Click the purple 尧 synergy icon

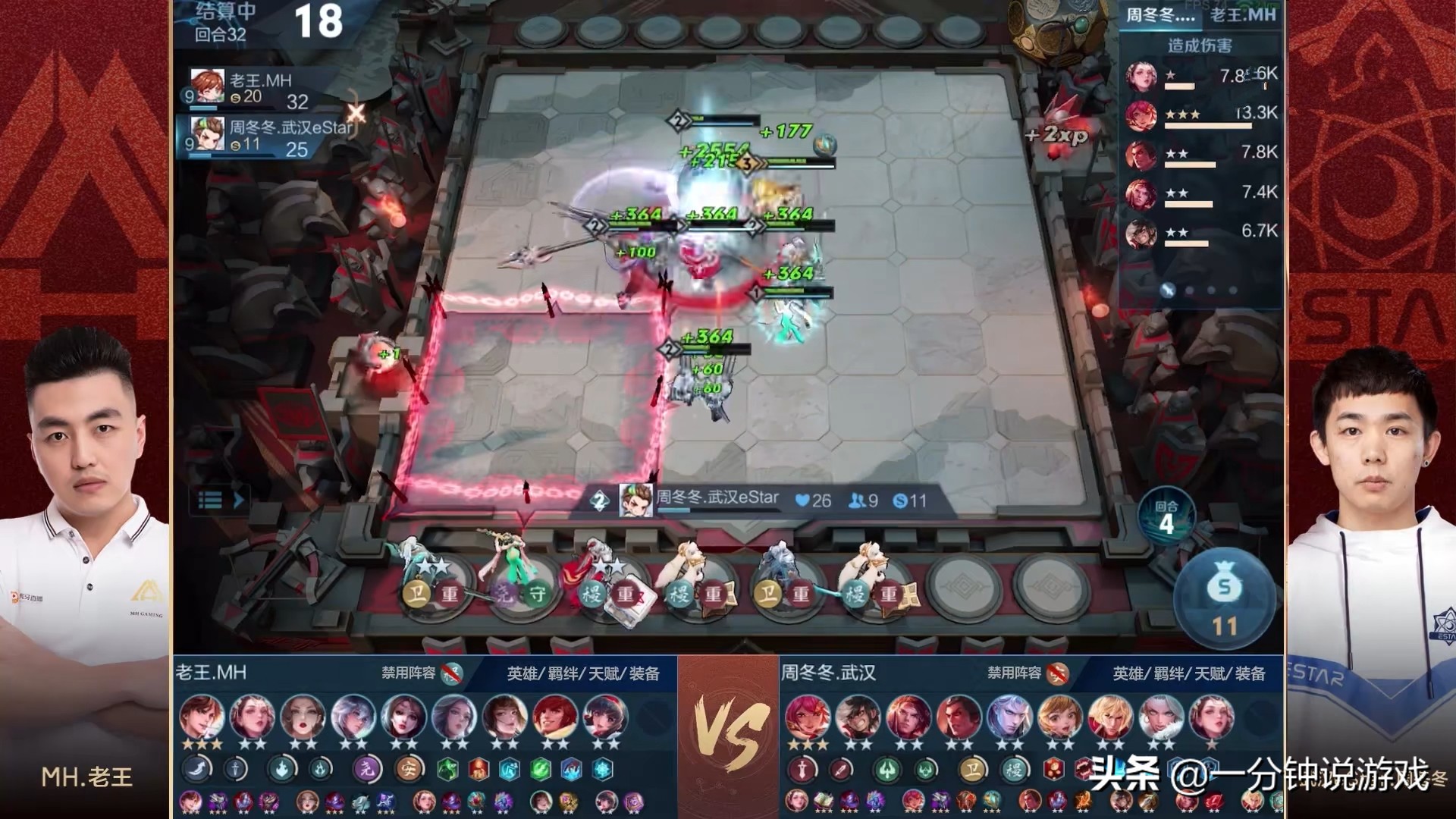pos(368,769)
